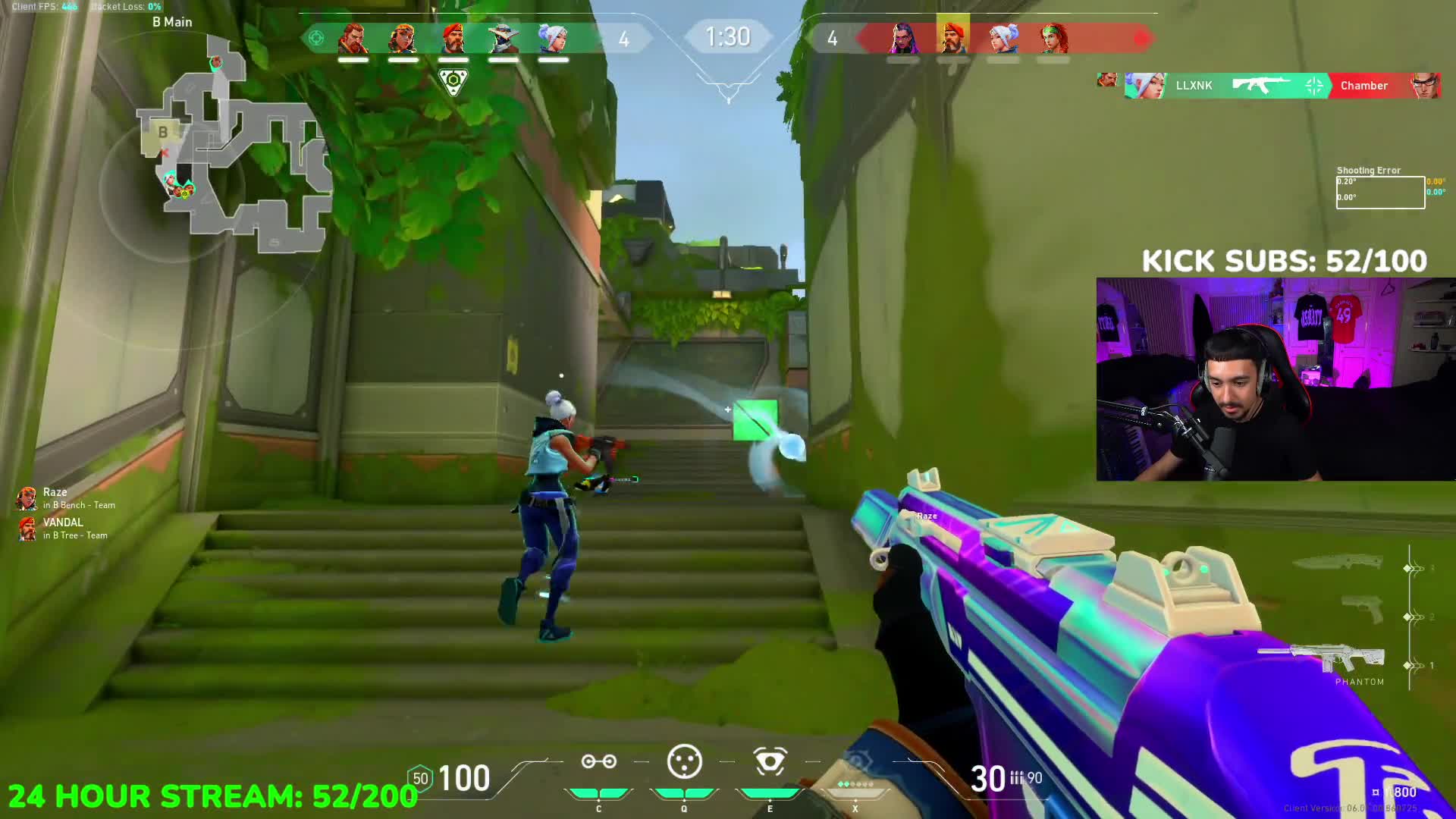The height and width of the screenshot is (819, 1456).
Task: Choose the Spycam ability icon
Action: (770, 762)
